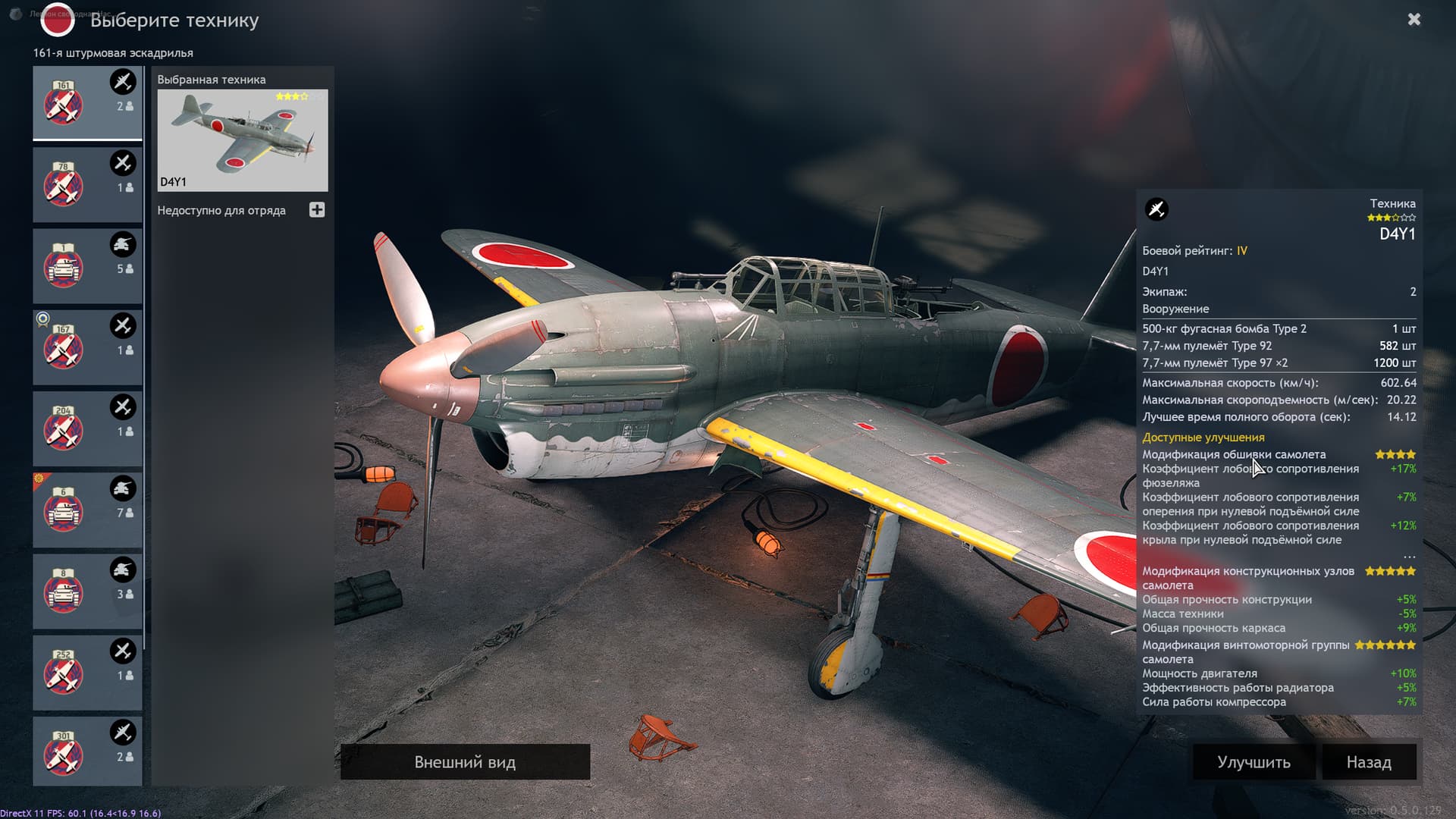Pick squadron 167 from the squad list
1456x819 pixels.
(x=87, y=347)
